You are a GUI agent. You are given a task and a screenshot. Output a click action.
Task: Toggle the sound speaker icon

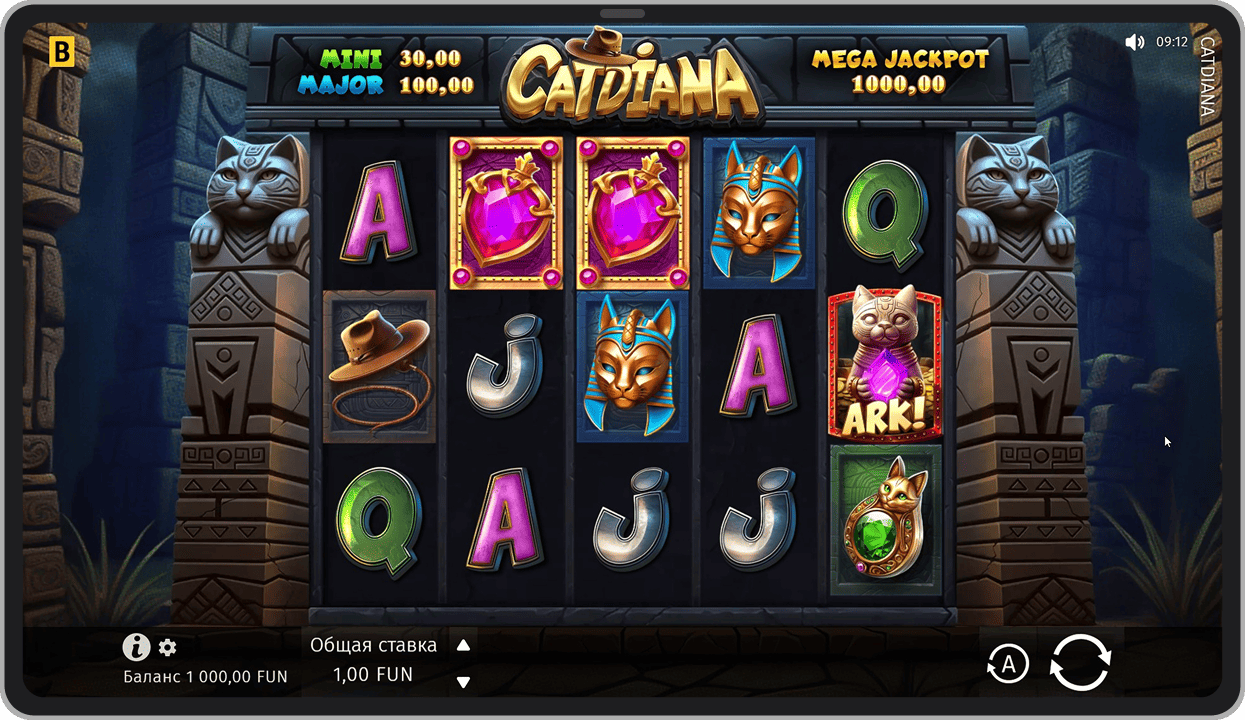click(1134, 42)
